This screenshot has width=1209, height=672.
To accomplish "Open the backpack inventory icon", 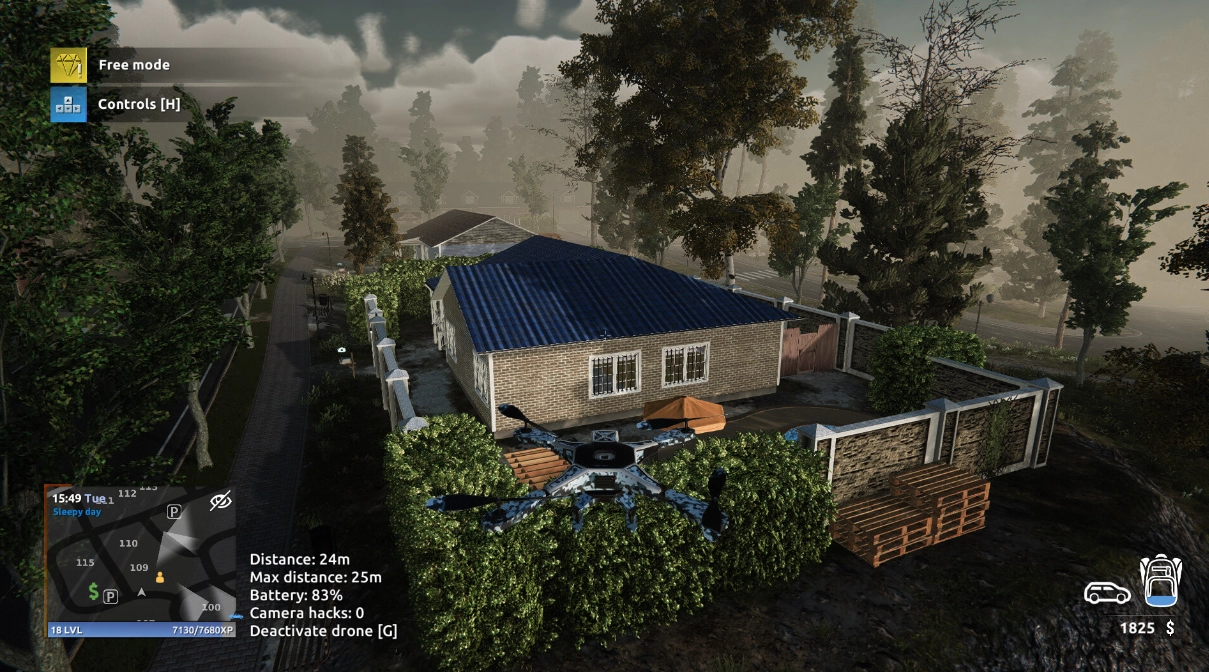I will pos(1160,583).
